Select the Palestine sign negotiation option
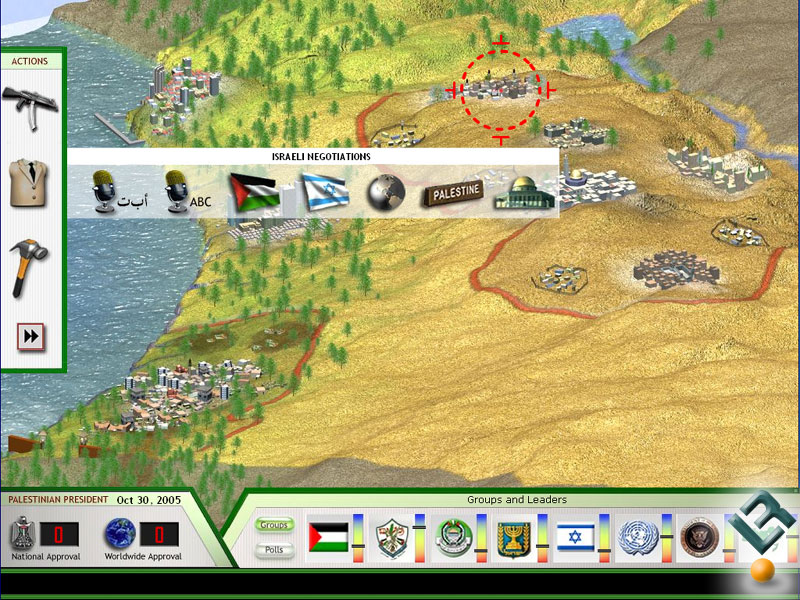The width and height of the screenshot is (800, 600). 452,191
